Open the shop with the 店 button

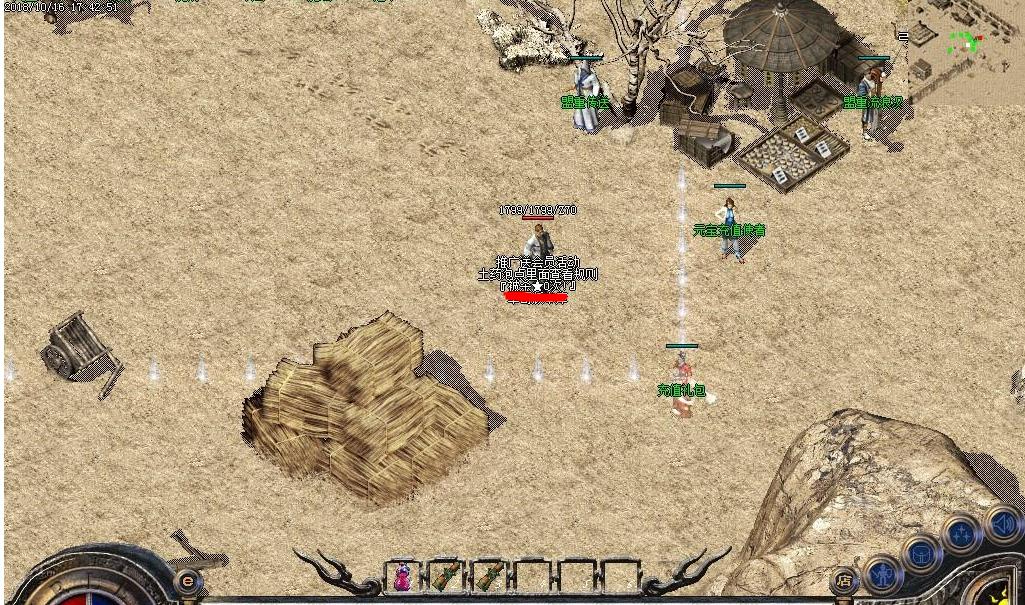click(844, 580)
